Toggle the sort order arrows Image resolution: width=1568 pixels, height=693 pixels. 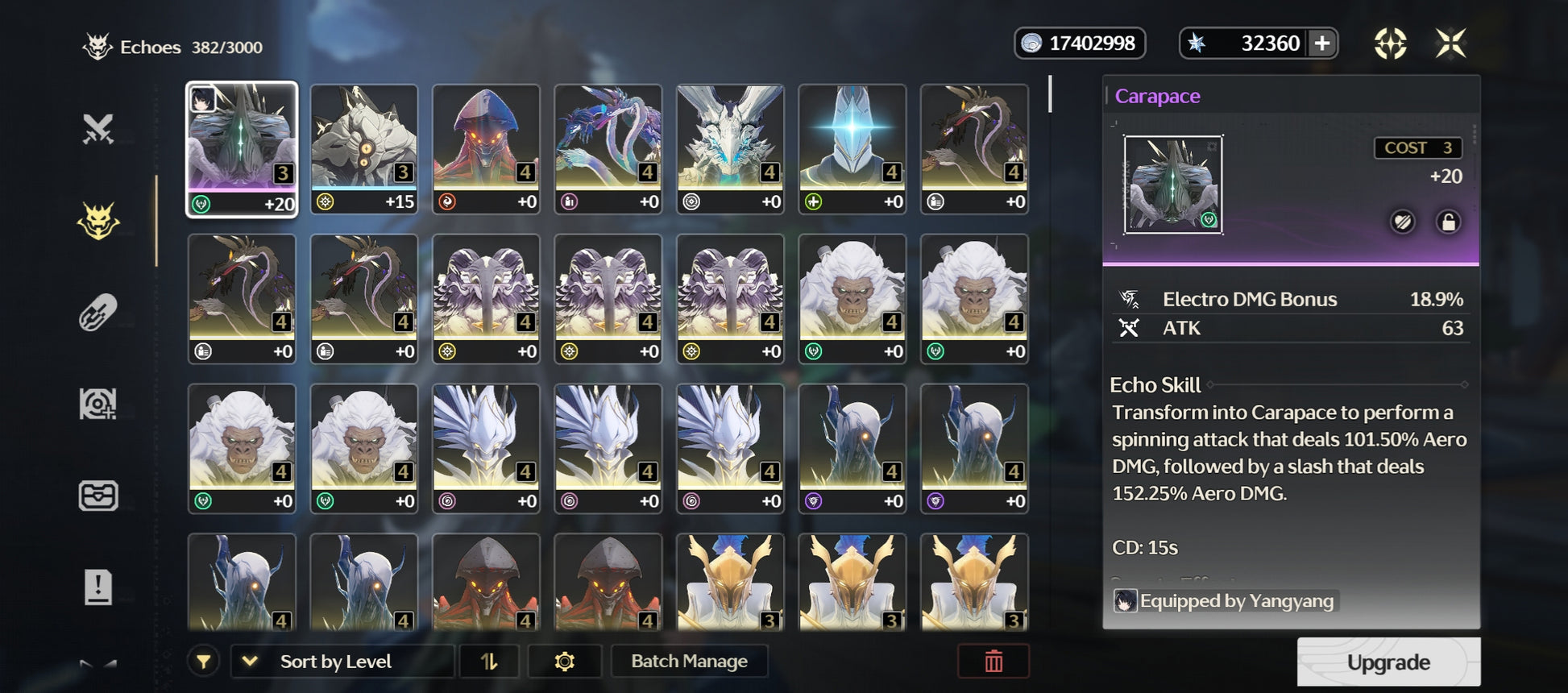pyautogui.click(x=489, y=661)
